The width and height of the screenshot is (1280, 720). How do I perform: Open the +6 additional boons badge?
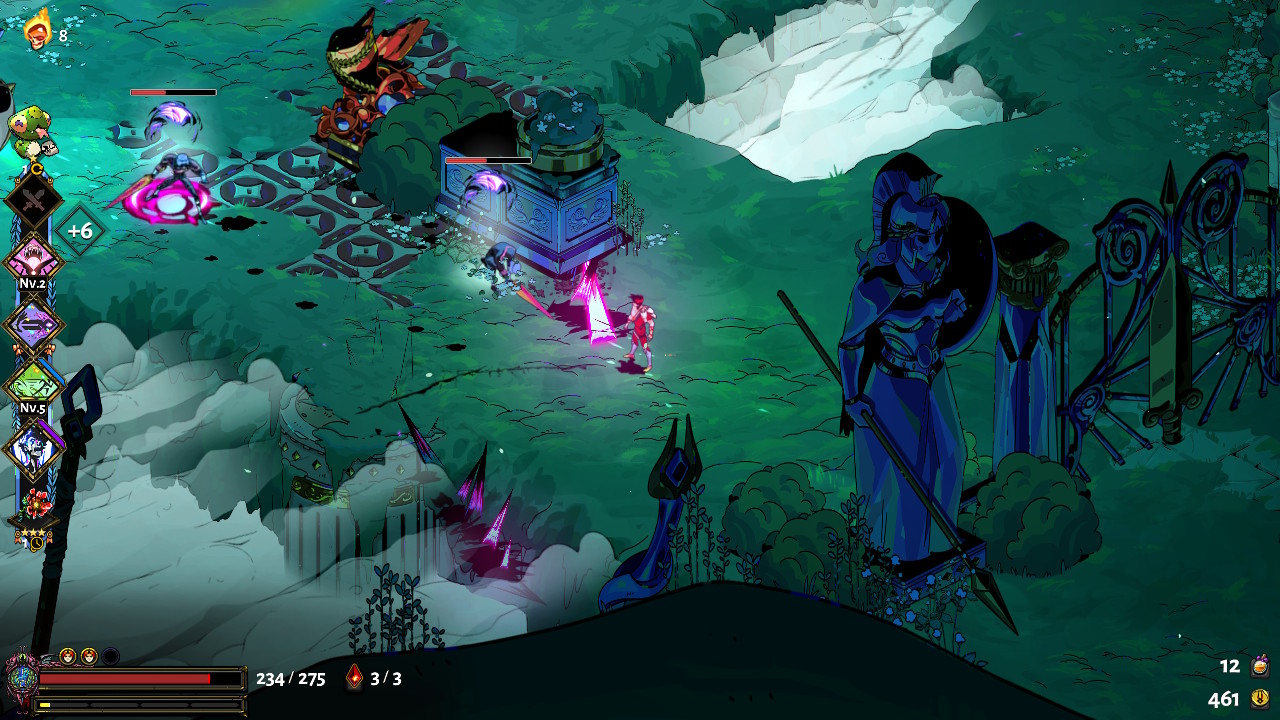[x=79, y=231]
